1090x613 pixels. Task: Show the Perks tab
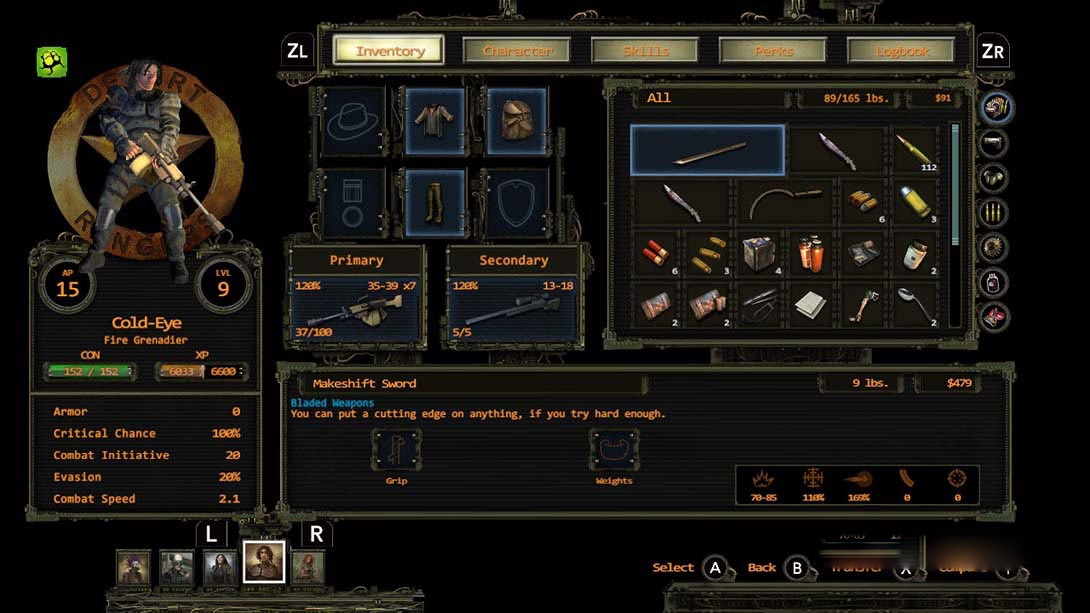pos(775,50)
